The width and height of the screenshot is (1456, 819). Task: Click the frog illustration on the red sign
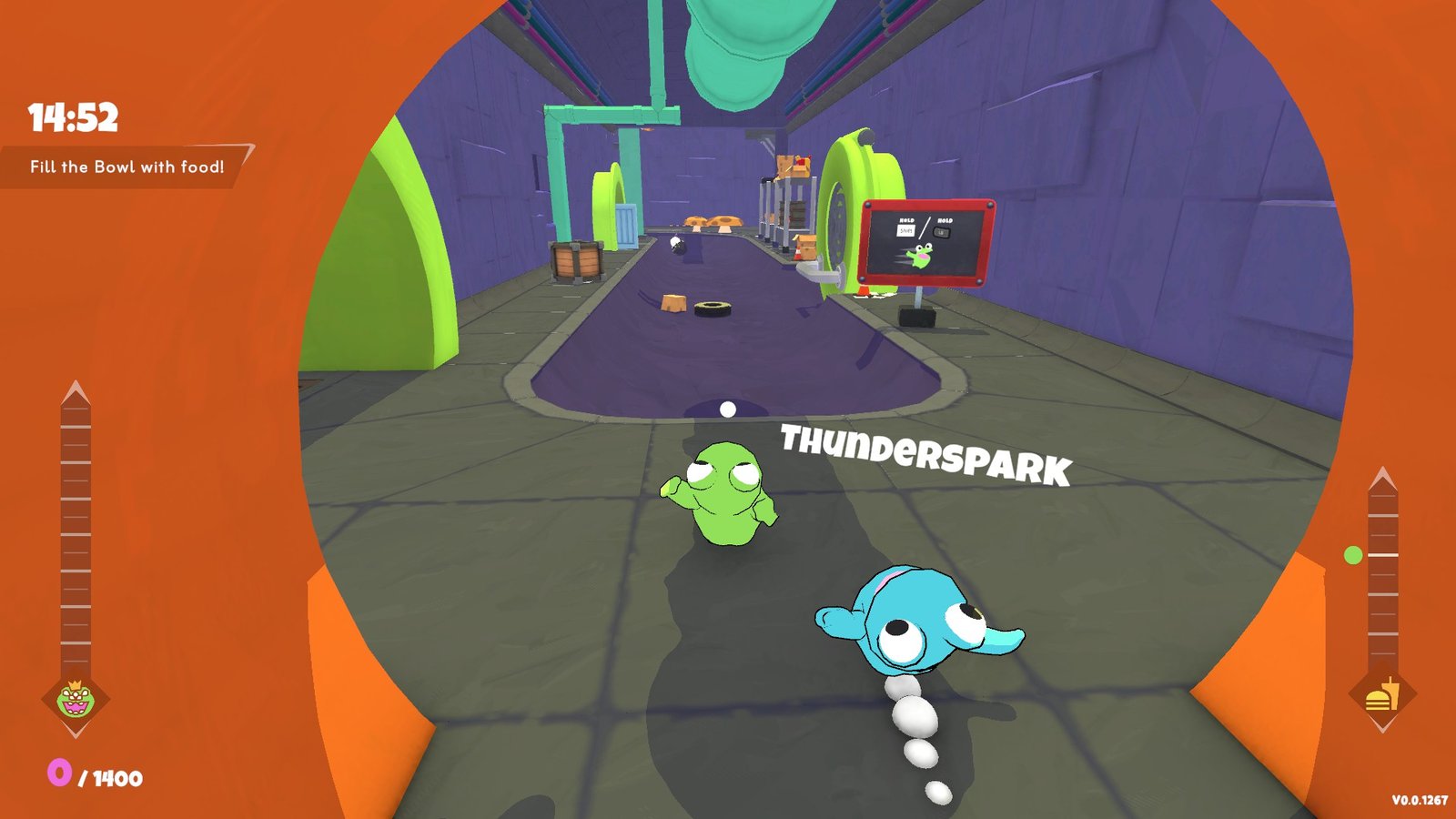(x=921, y=256)
